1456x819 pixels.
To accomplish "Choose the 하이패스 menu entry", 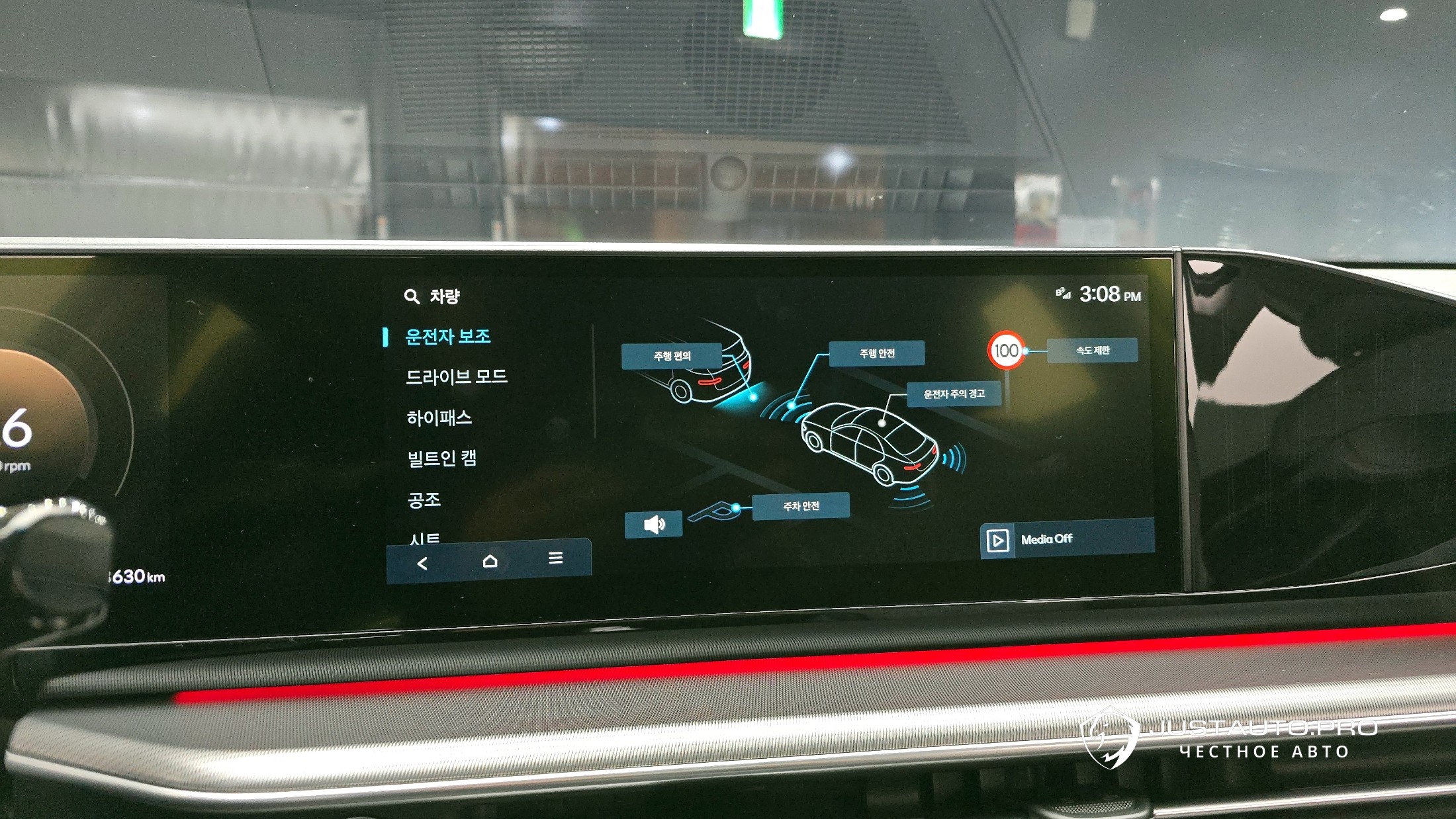I will point(439,418).
